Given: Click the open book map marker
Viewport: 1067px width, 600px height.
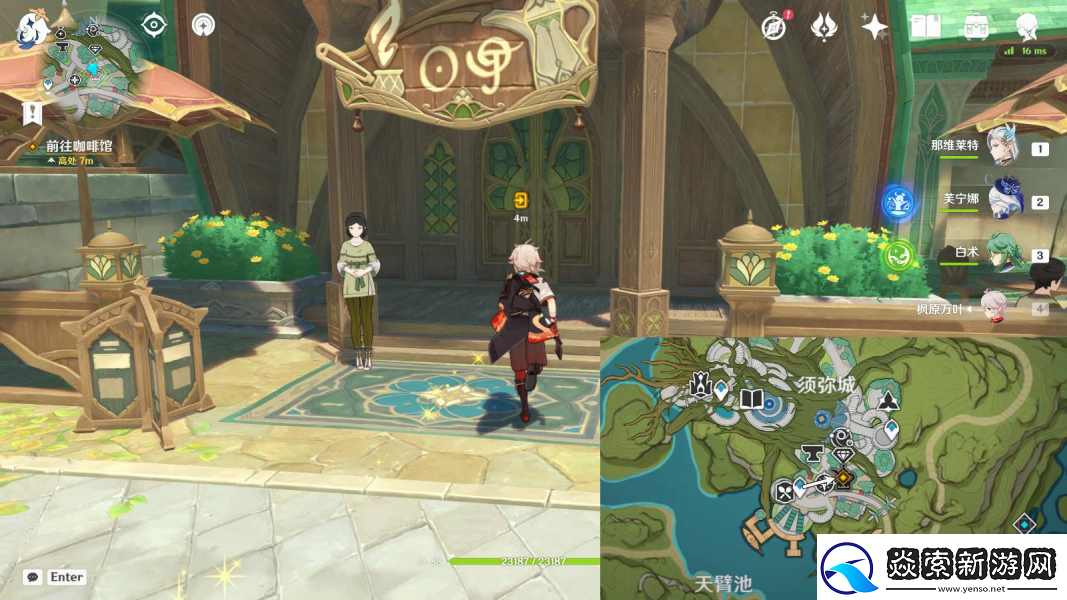Looking at the screenshot, I should (752, 400).
